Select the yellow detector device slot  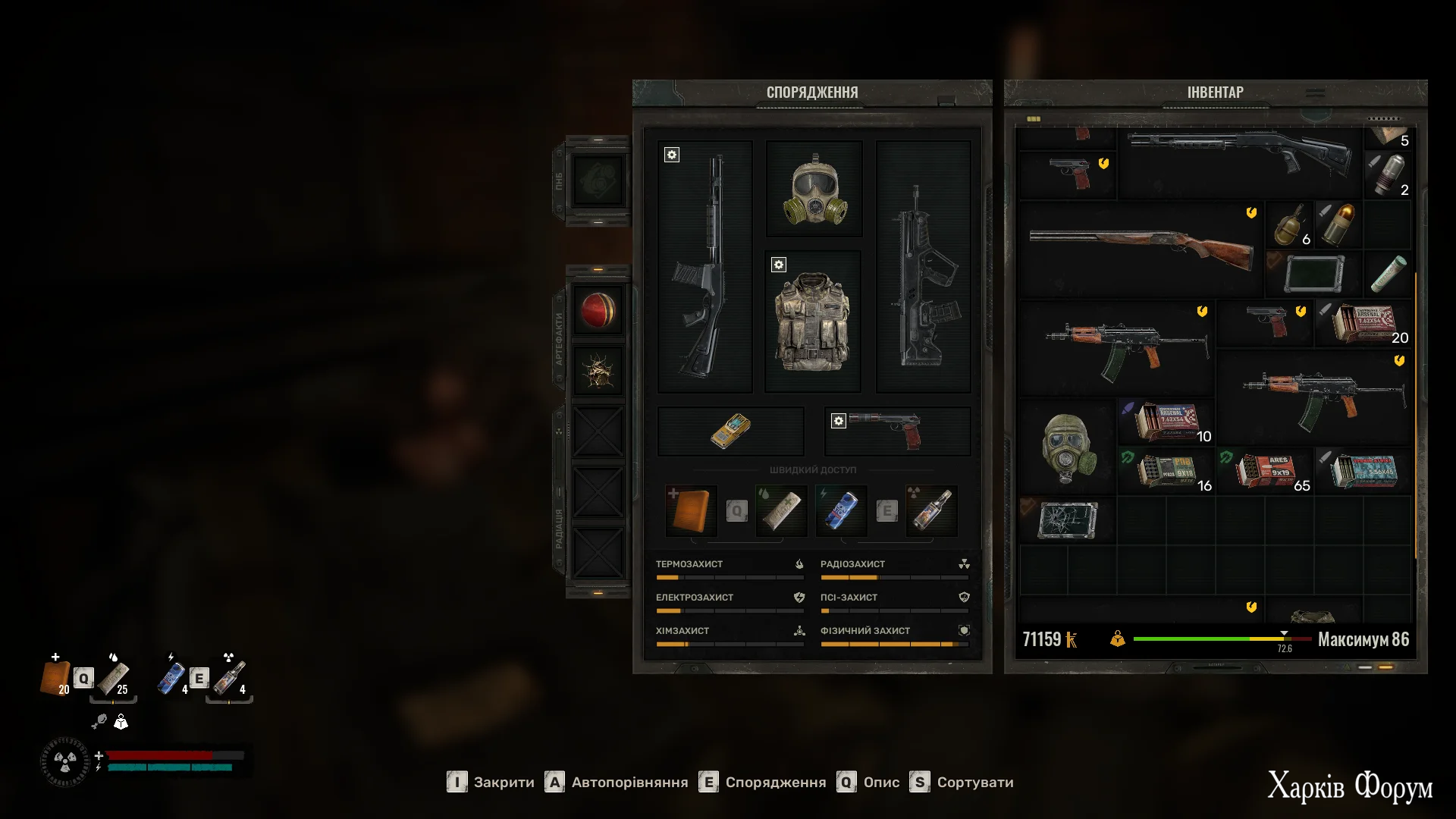tap(730, 431)
